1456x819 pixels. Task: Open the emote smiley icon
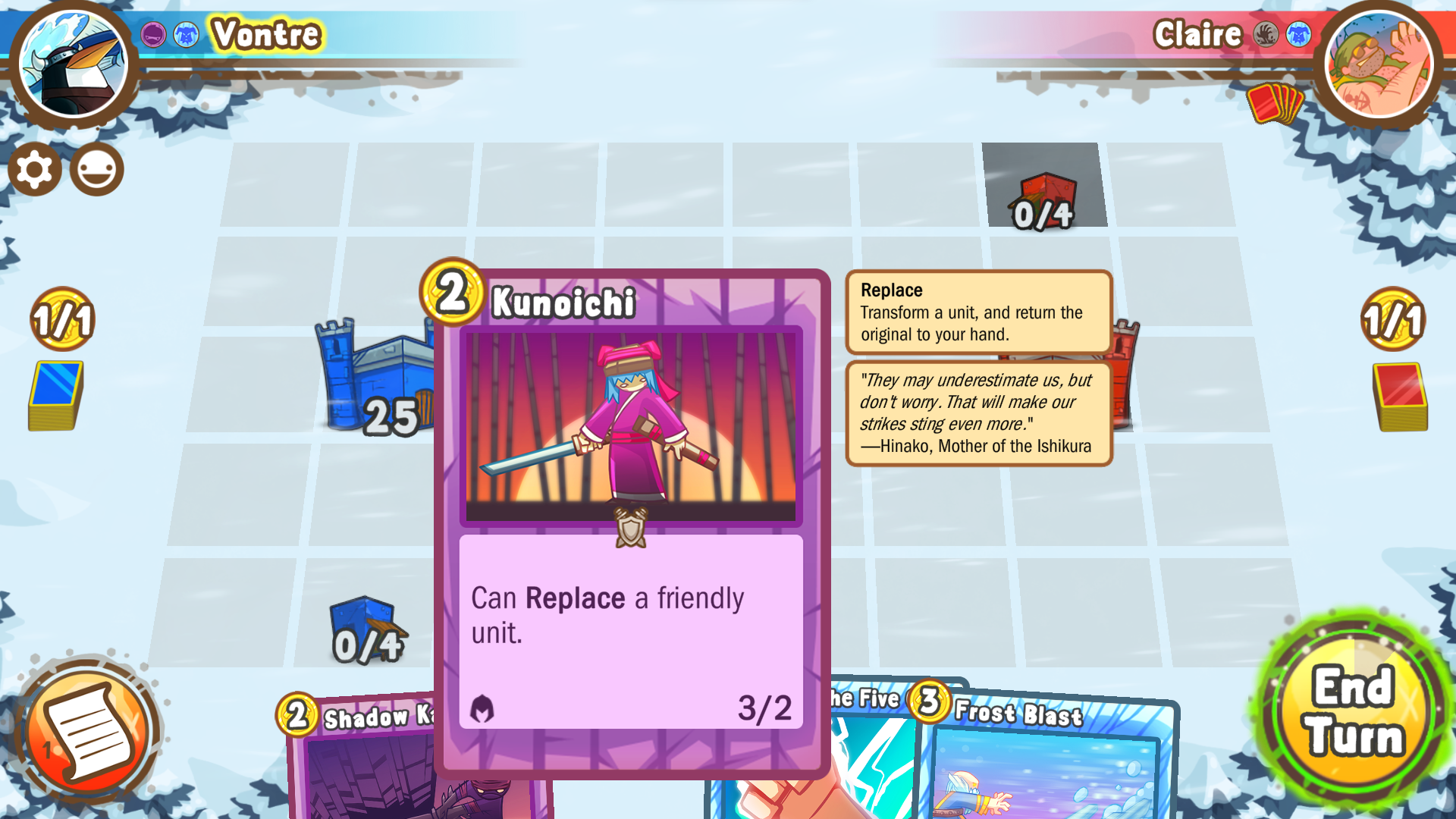[x=99, y=169]
